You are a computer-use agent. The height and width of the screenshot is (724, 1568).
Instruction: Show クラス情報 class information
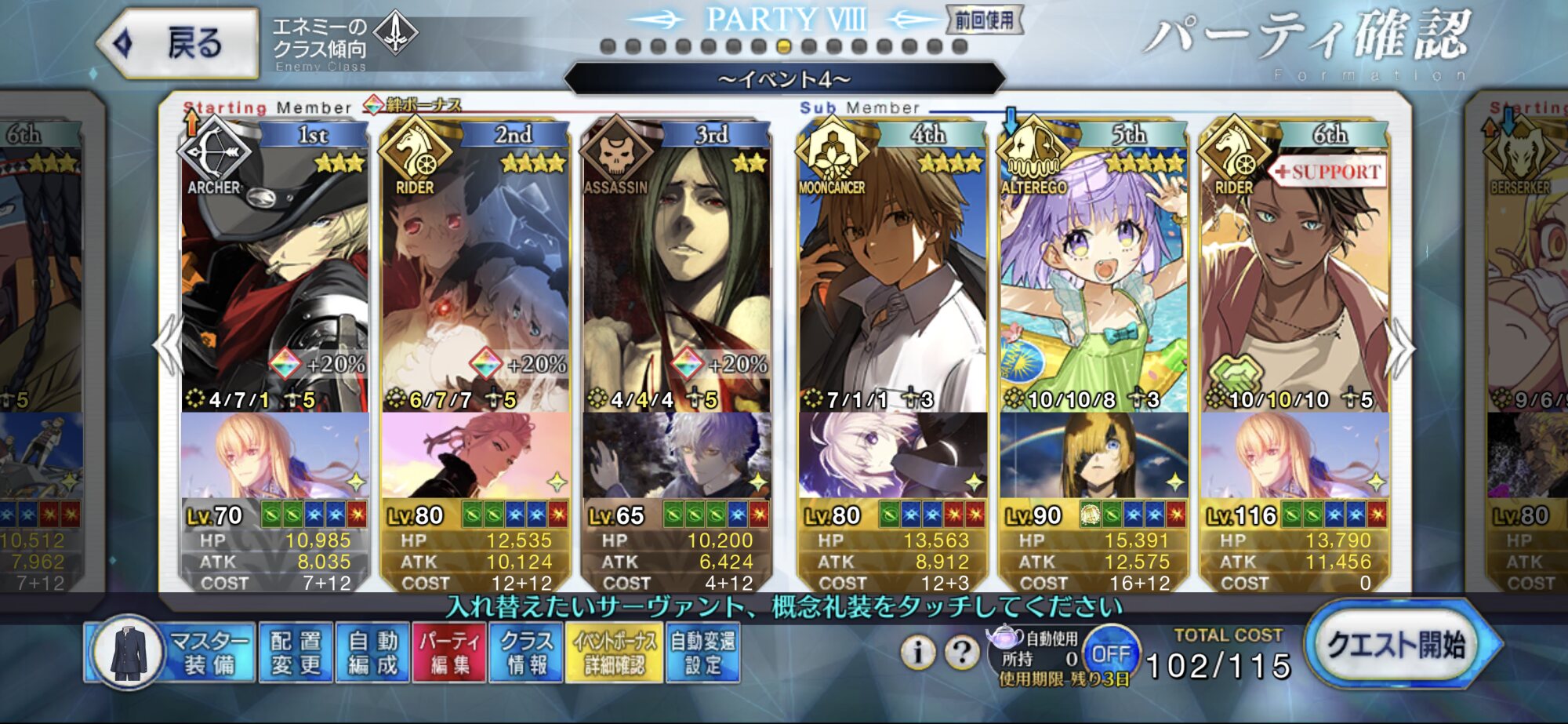[x=526, y=653]
